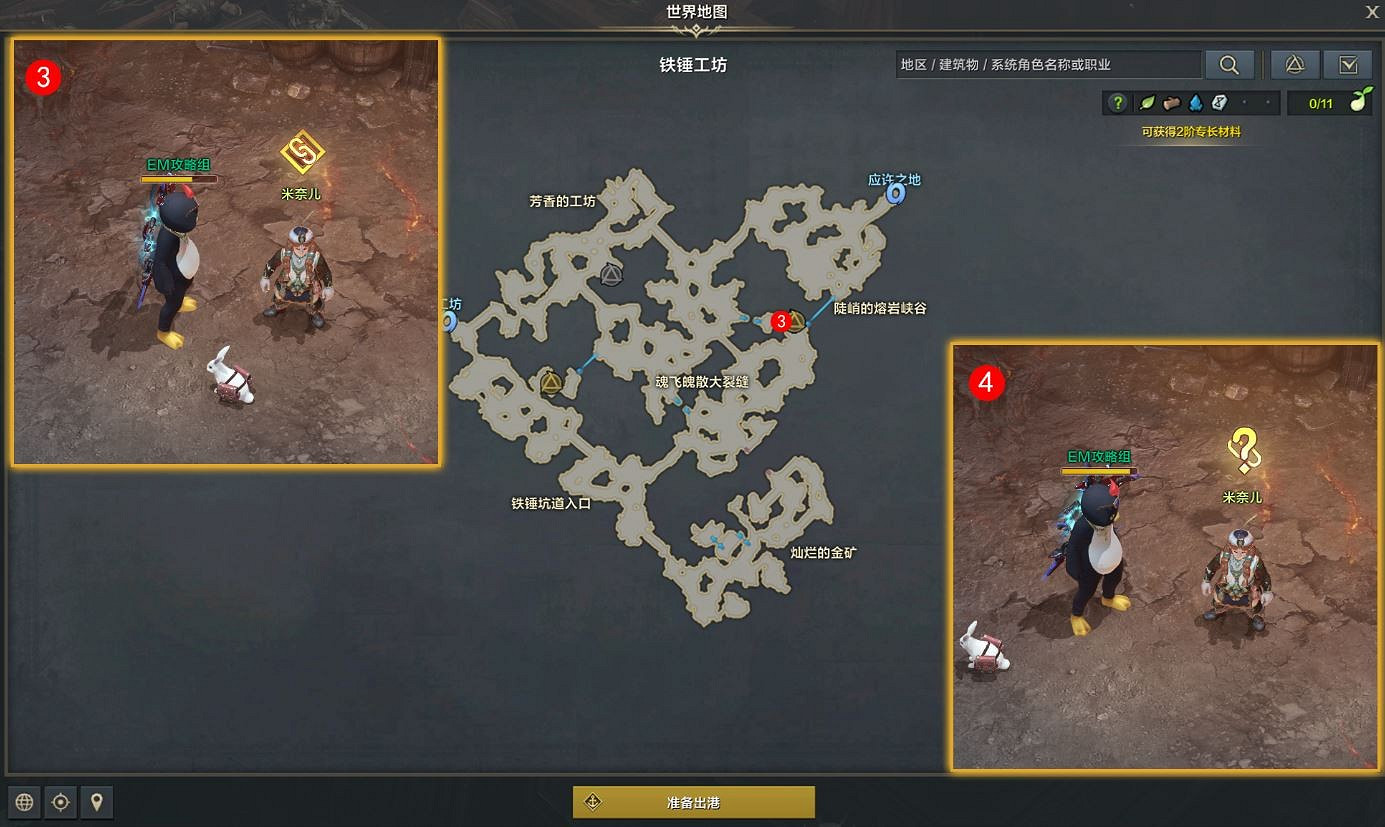Toggle the stone material filter
This screenshot has height=827, width=1385.
1219,102
